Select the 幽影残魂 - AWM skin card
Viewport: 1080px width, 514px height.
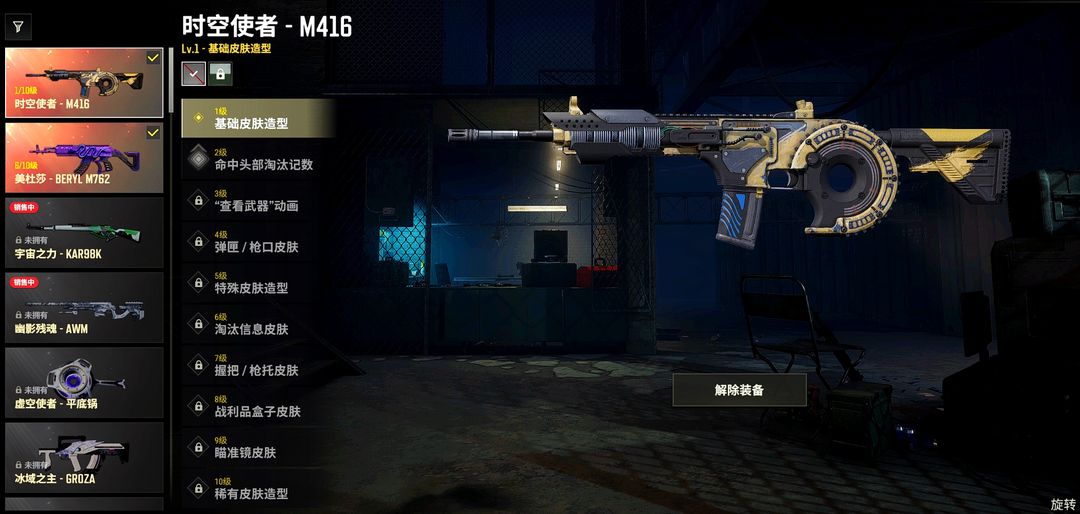point(84,306)
